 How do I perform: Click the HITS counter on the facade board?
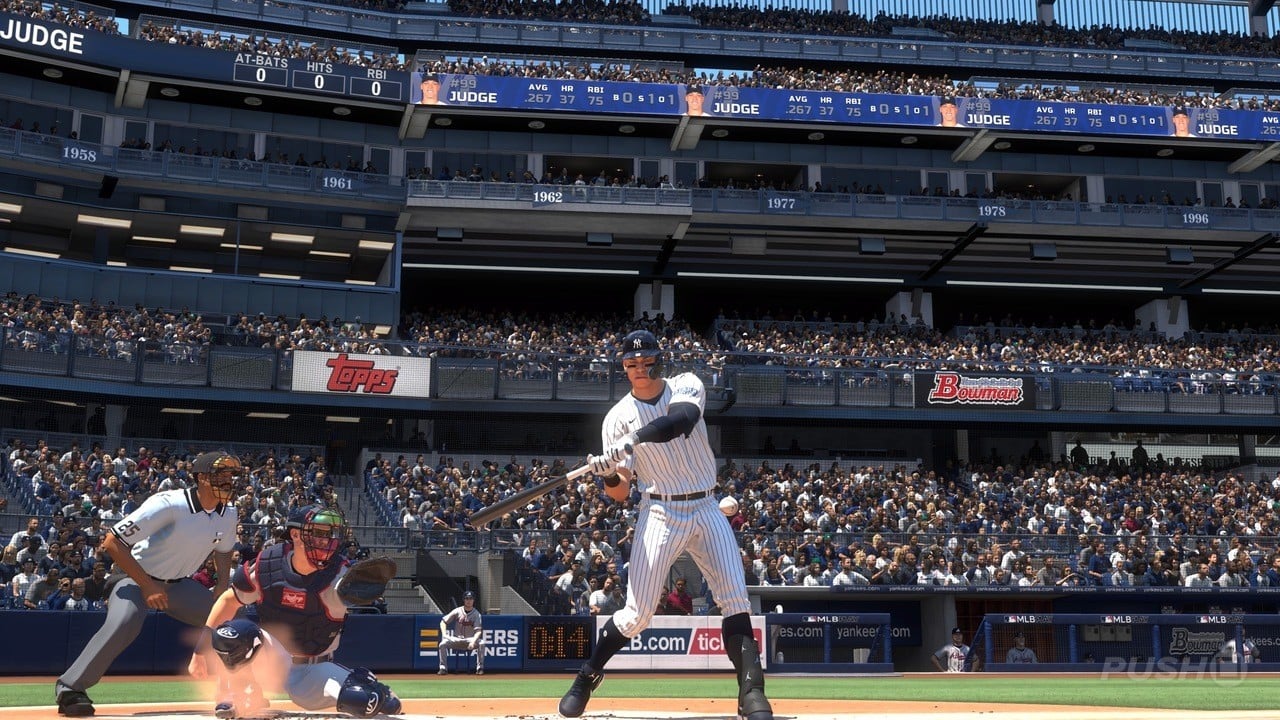[318, 81]
